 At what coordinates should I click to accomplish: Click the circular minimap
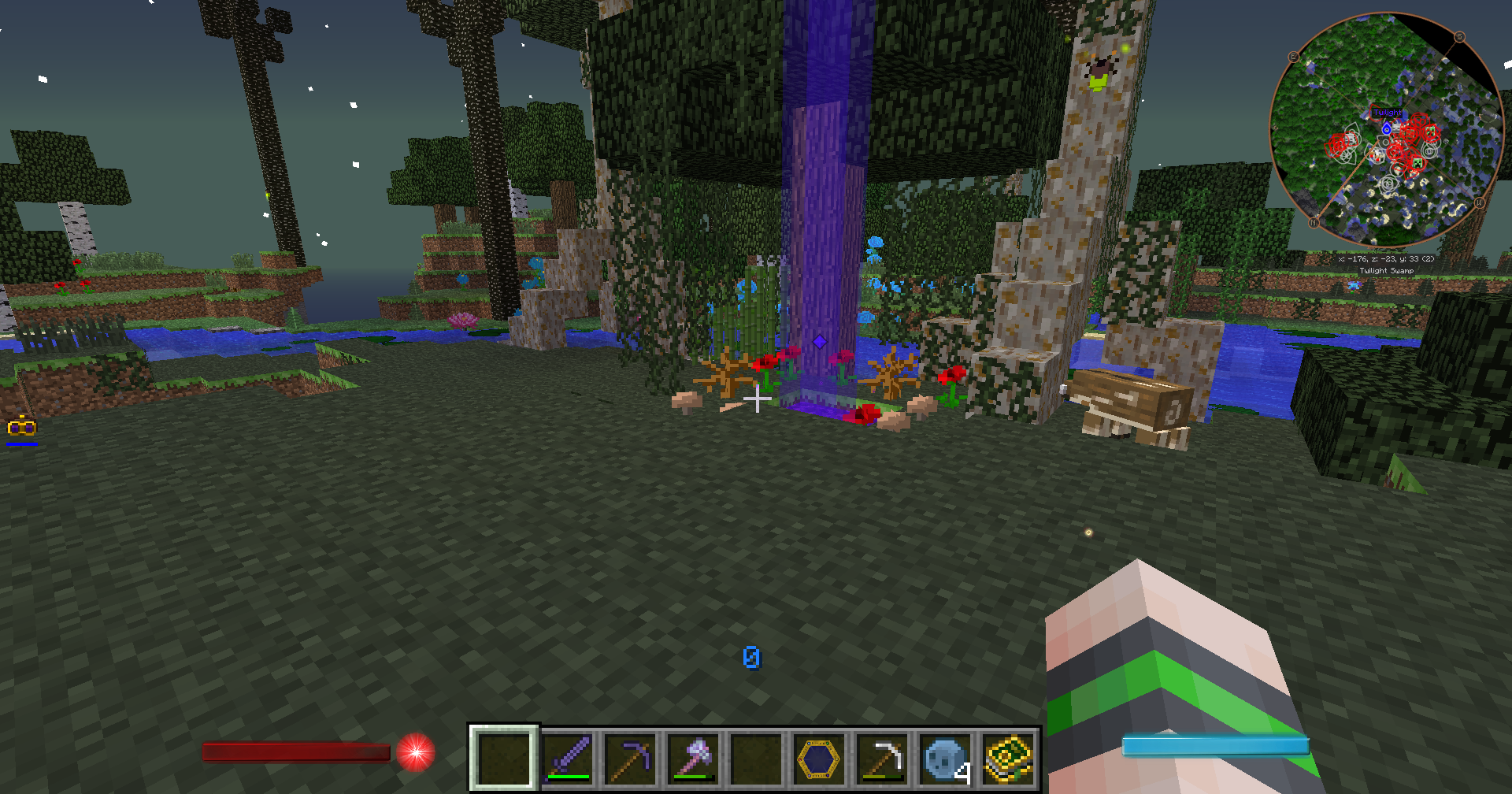pyautogui.click(x=1386, y=130)
